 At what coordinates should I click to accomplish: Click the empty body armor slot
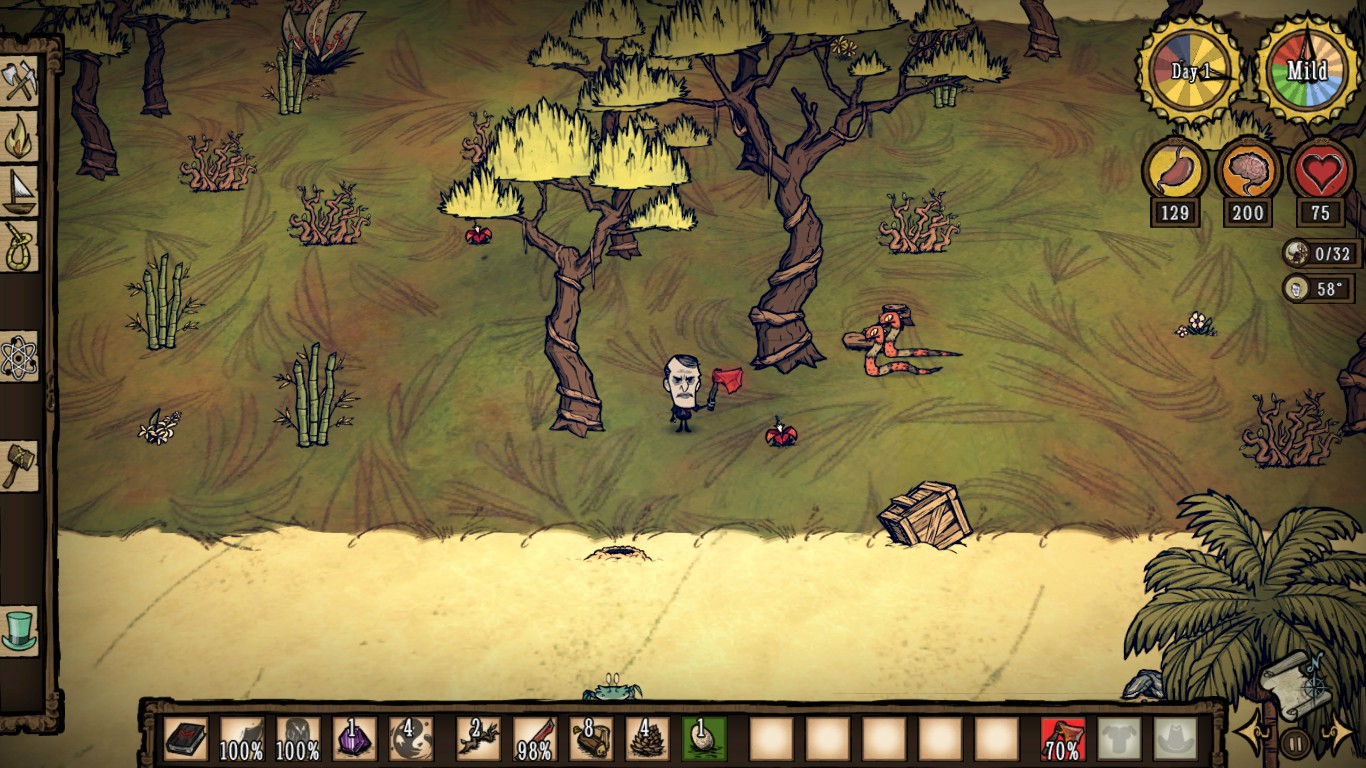(1119, 739)
